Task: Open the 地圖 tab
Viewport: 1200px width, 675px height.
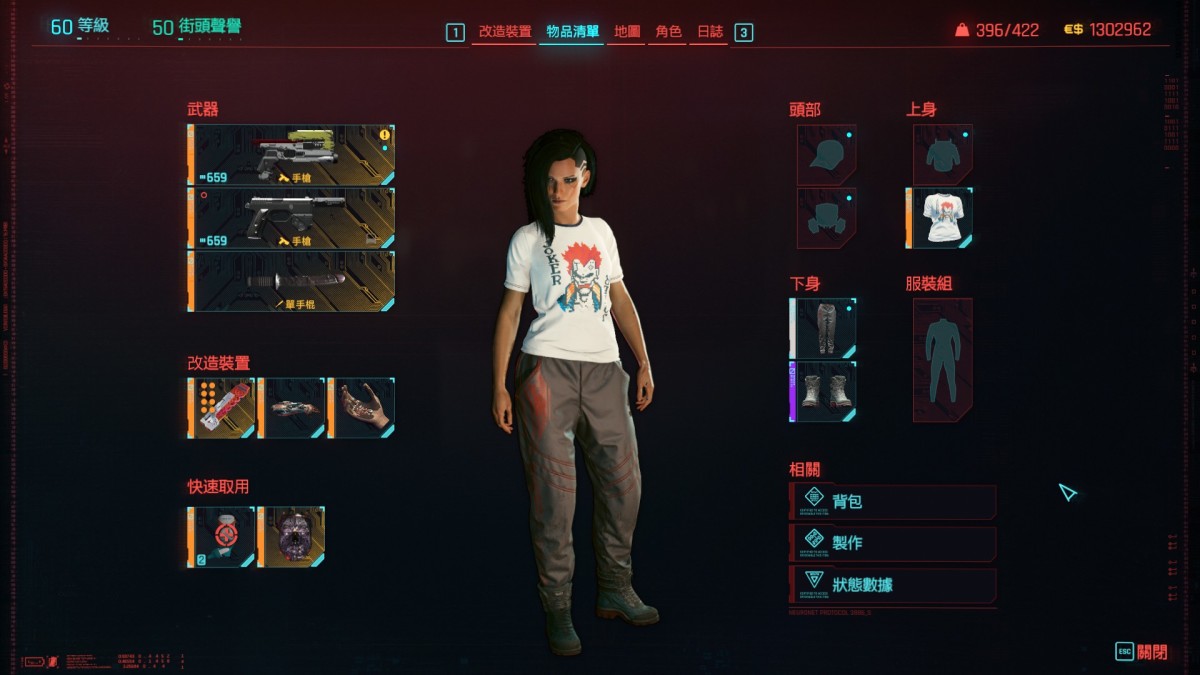Action: point(627,32)
